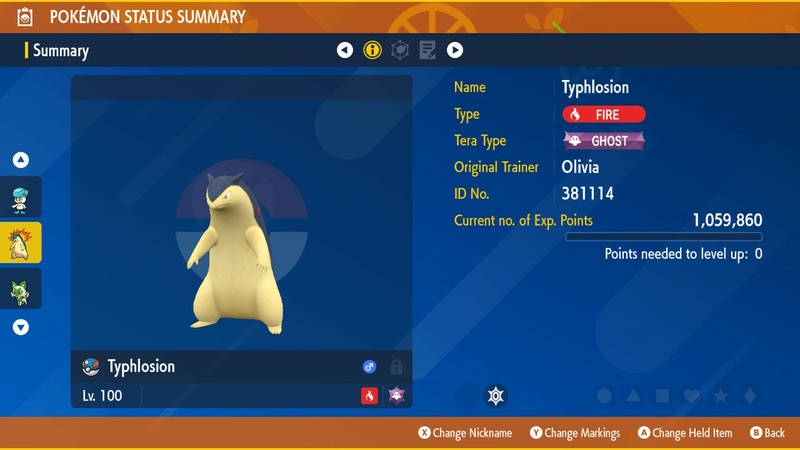The height and width of the screenshot is (450, 800).
Task: Select Quaxly in the party list
Action: pyautogui.click(x=21, y=198)
